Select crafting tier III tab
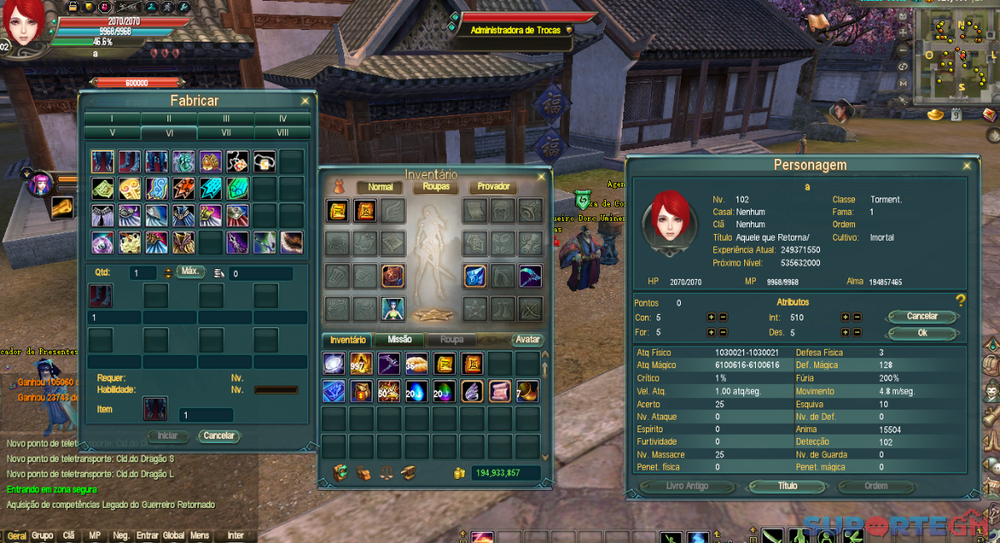The width and height of the screenshot is (1000, 543). click(x=226, y=118)
